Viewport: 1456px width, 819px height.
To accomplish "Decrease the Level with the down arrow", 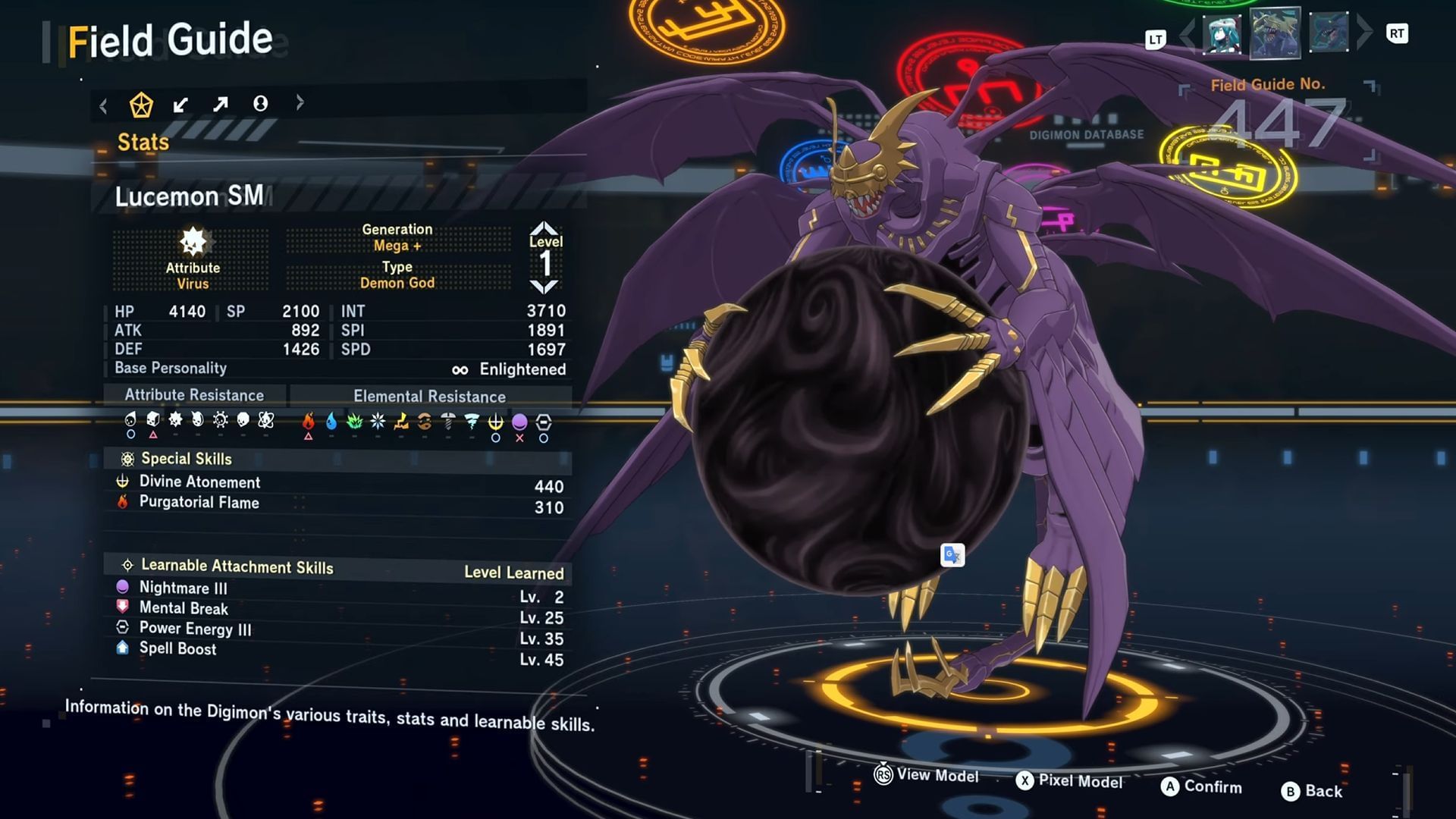I will pyautogui.click(x=544, y=287).
